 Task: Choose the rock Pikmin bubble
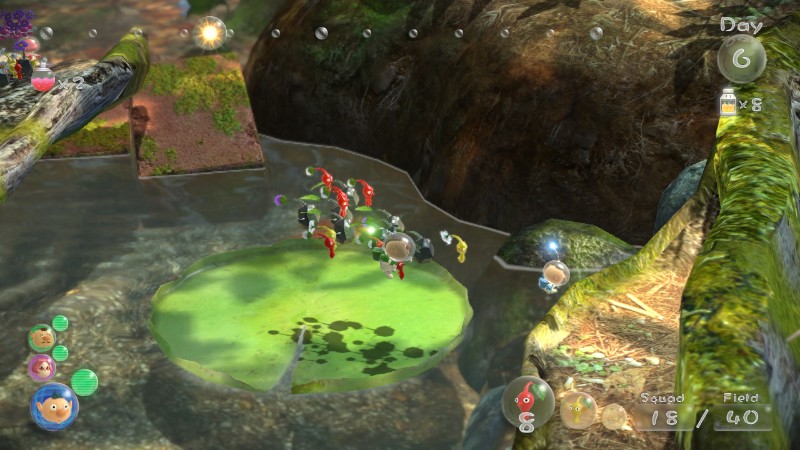tap(614, 416)
